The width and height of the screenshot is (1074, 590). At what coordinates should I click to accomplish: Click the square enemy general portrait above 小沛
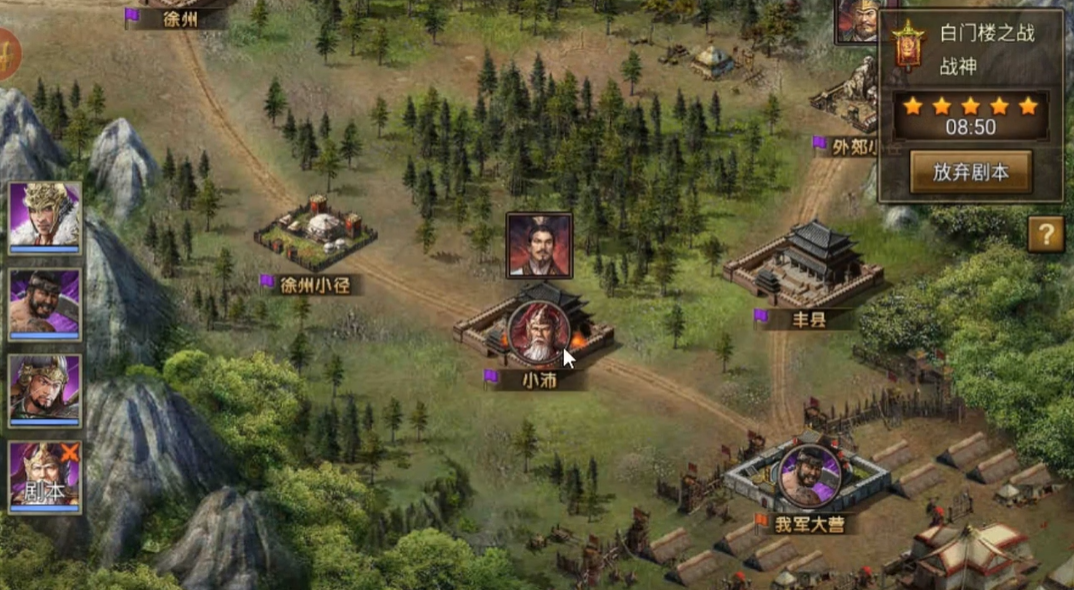(539, 245)
